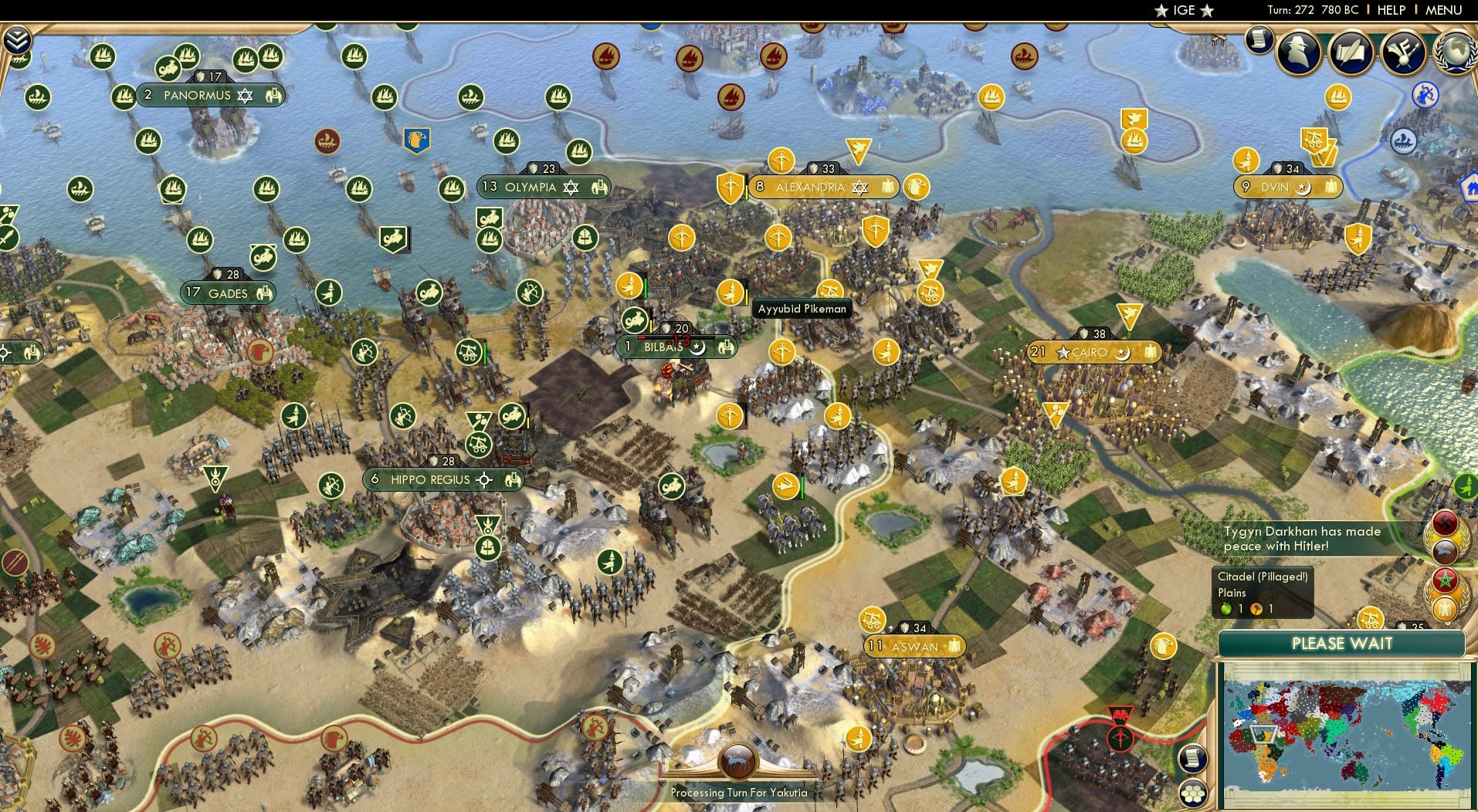Open the Espionage overview spy icon
Screen dimensions: 1478x812
[x=1297, y=51]
